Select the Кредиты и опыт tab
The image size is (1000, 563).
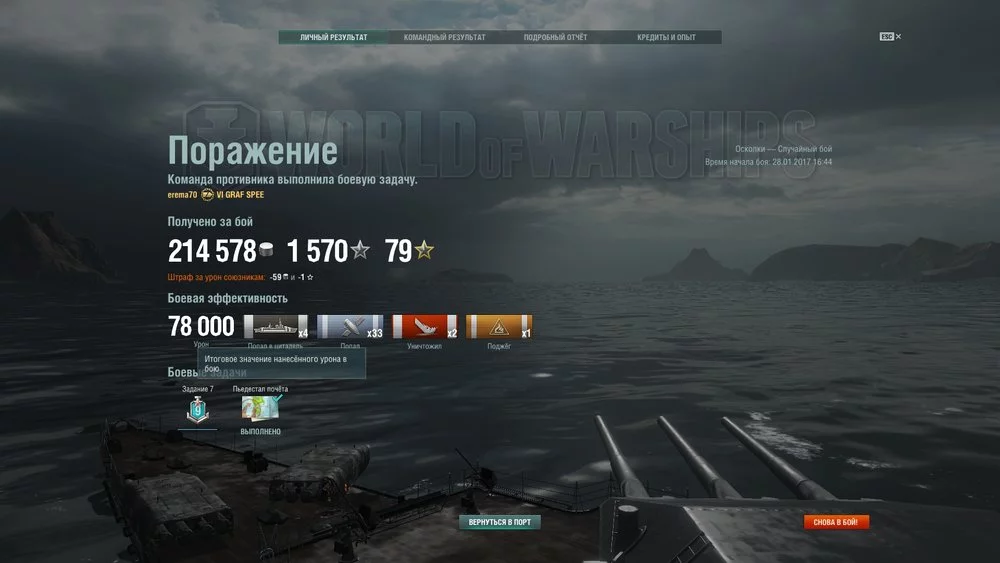666,38
